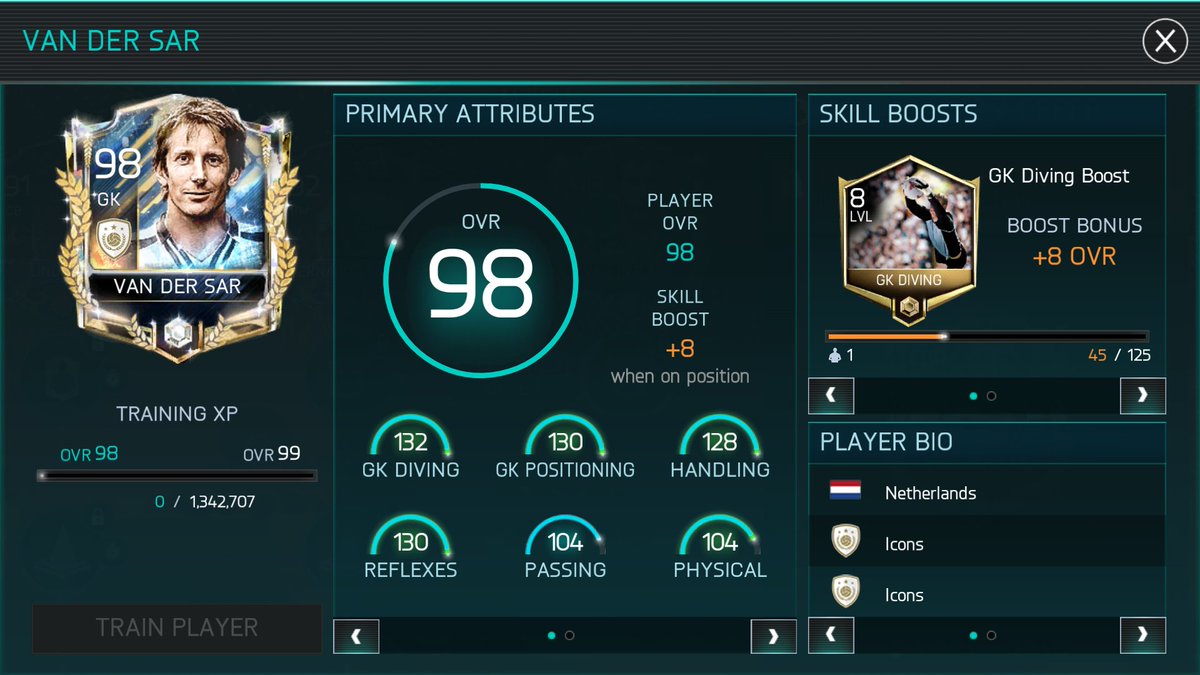1200x675 pixels.
Task: Go to previous Player Bio page
Action: [831, 635]
